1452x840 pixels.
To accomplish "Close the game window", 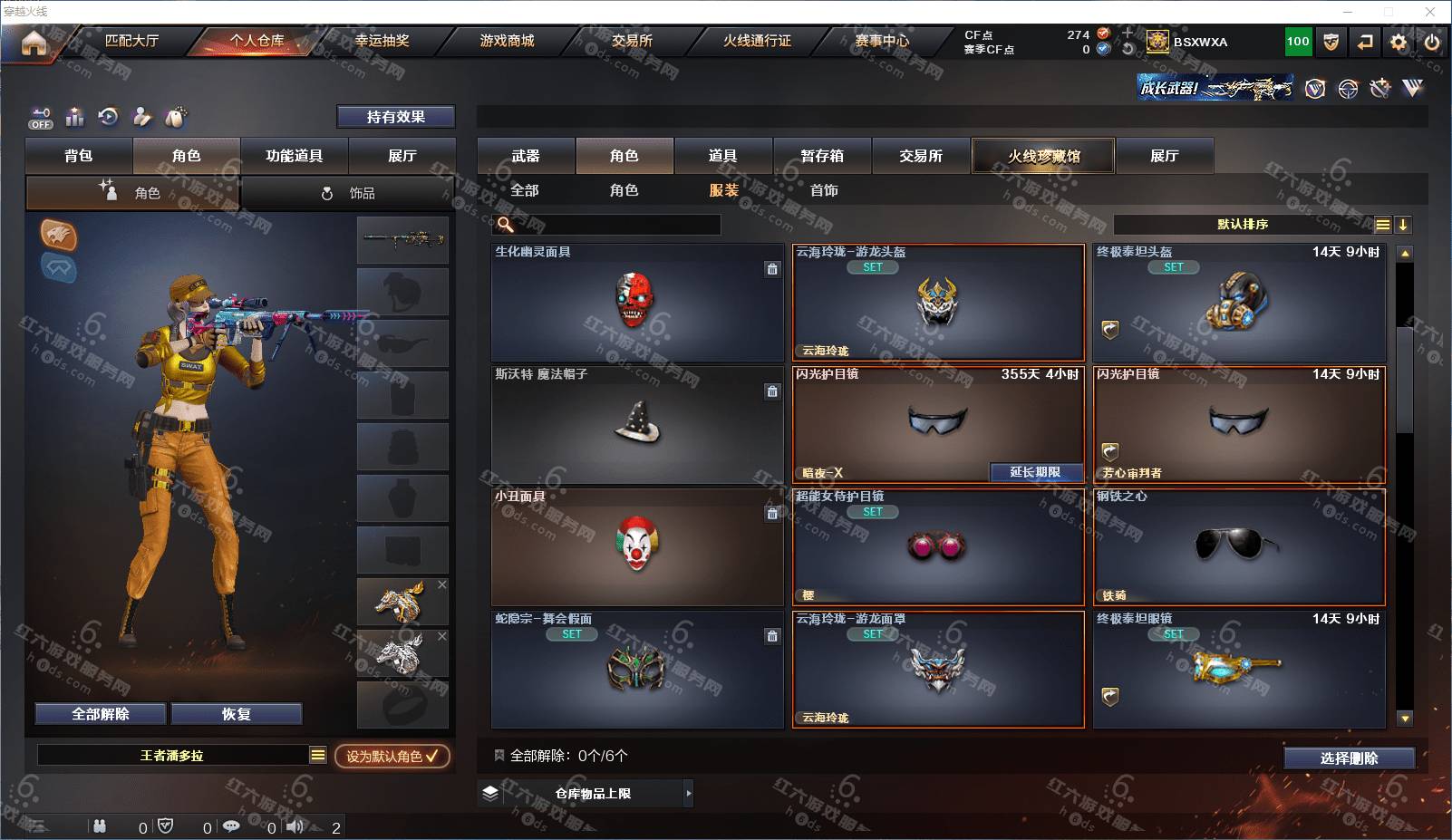I will coord(1430,12).
